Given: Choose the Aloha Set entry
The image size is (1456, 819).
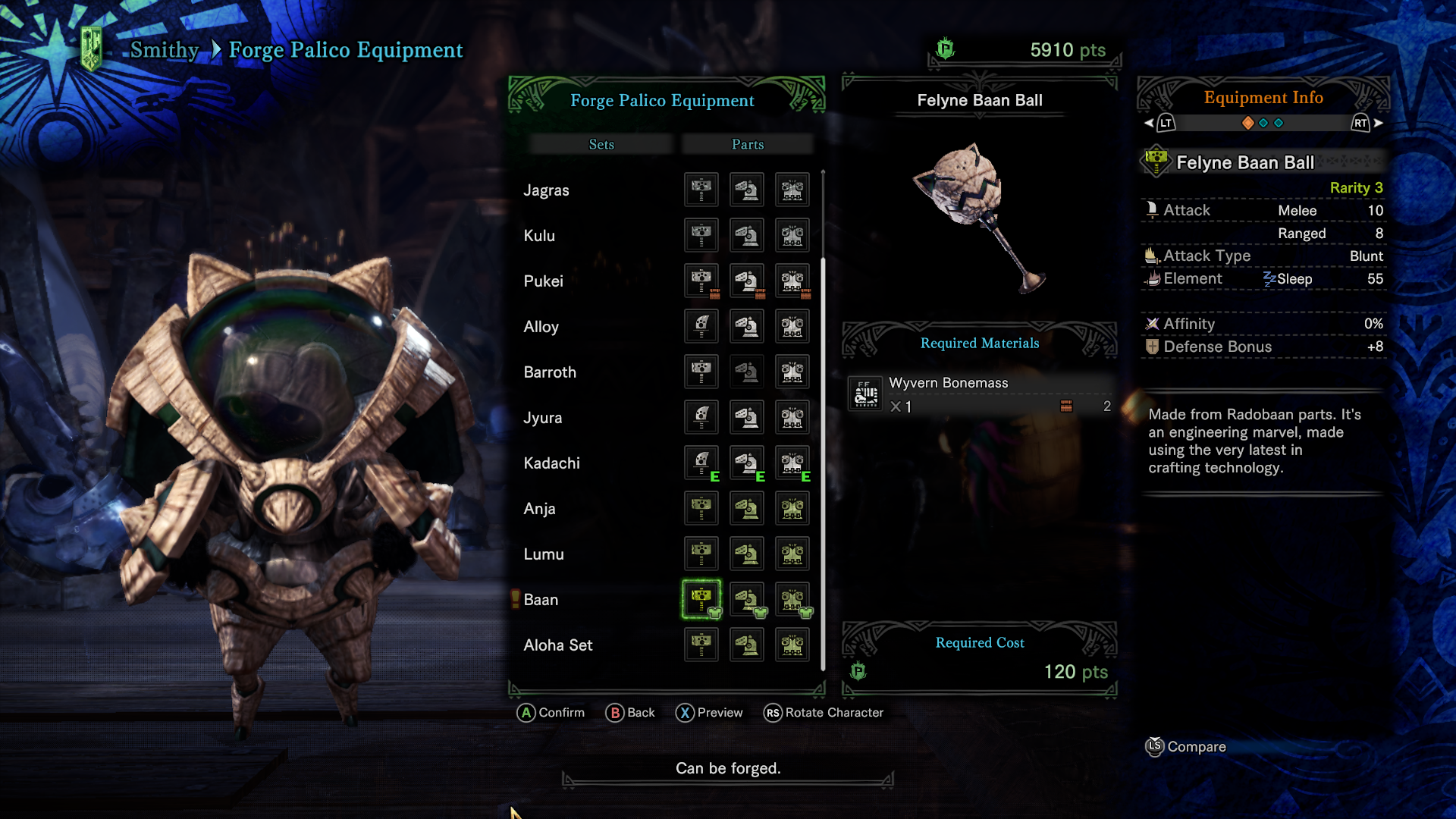Looking at the screenshot, I should pyautogui.click(x=558, y=645).
